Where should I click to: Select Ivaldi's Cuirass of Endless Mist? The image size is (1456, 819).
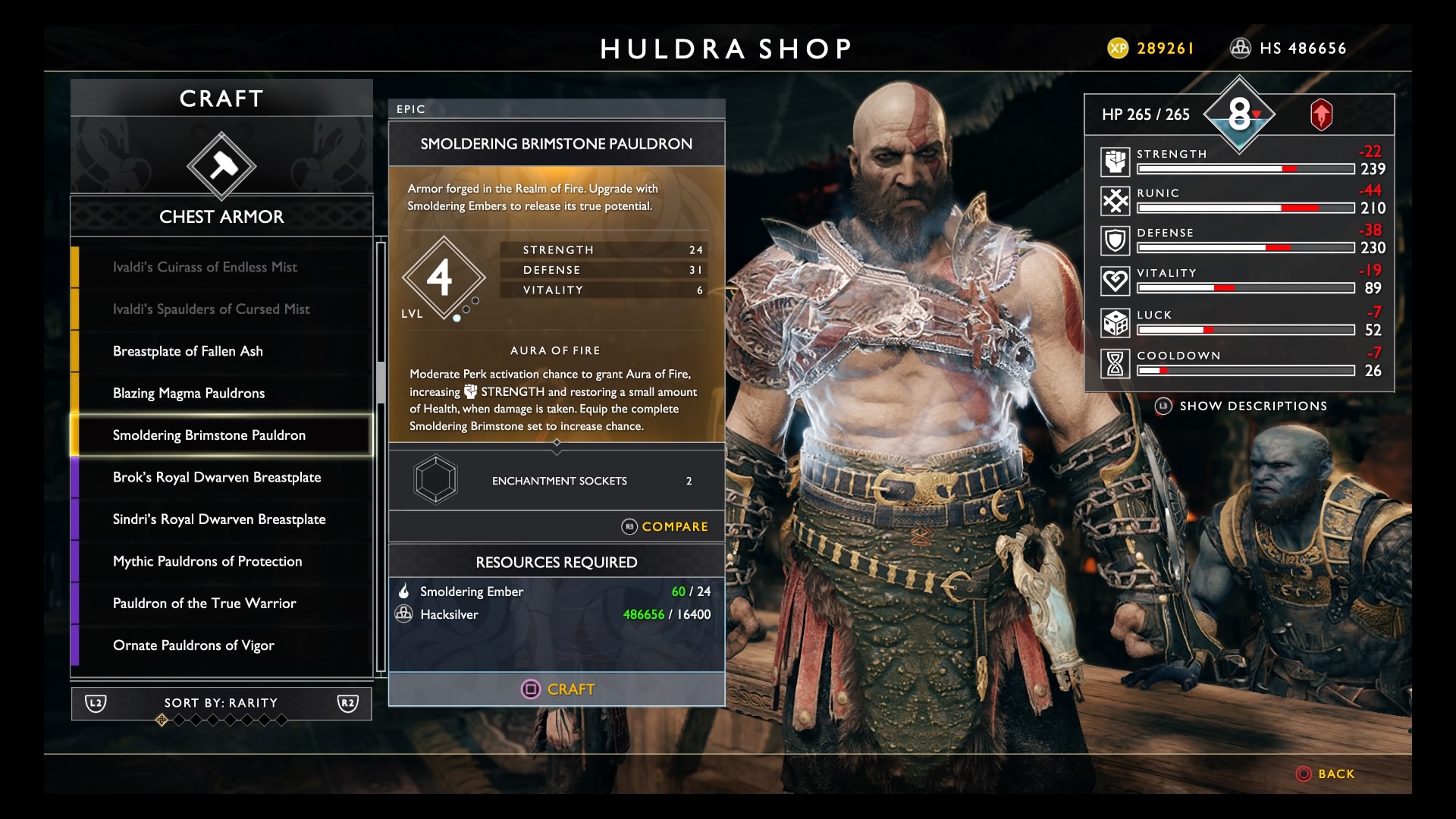point(205,267)
